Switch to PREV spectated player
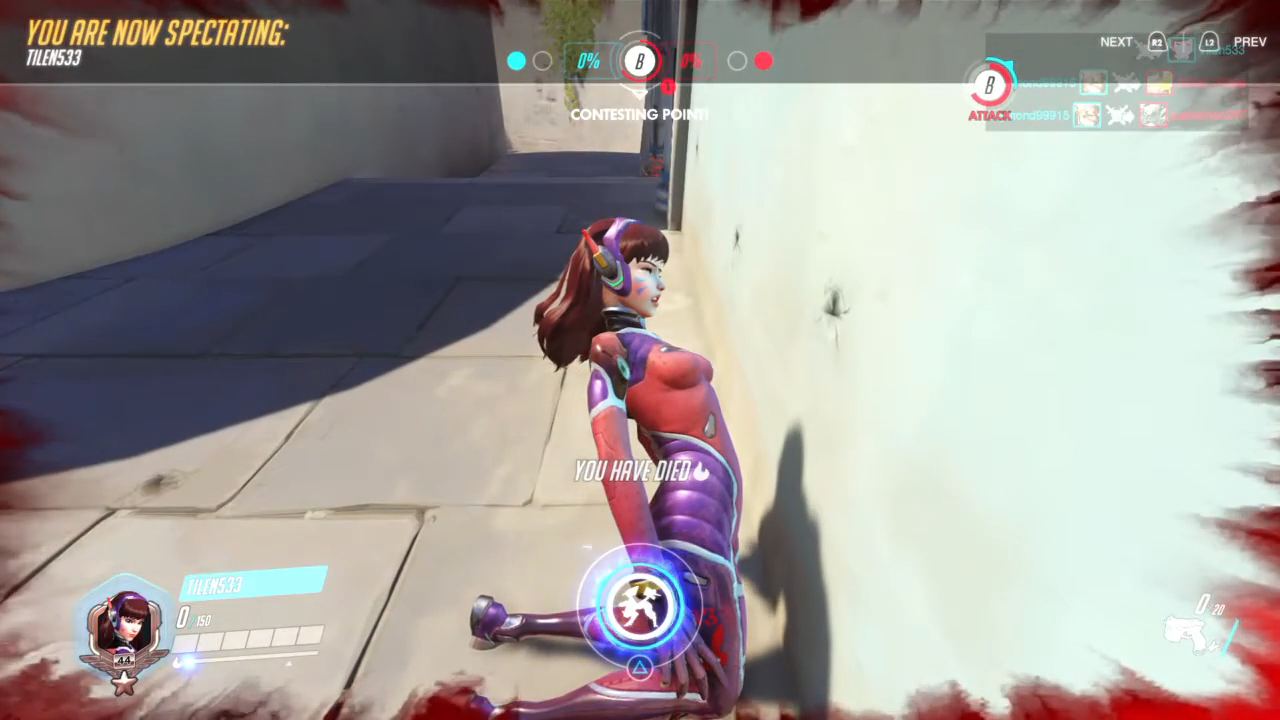Viewport: 1280px width, 720px height. click(1250, 42)
